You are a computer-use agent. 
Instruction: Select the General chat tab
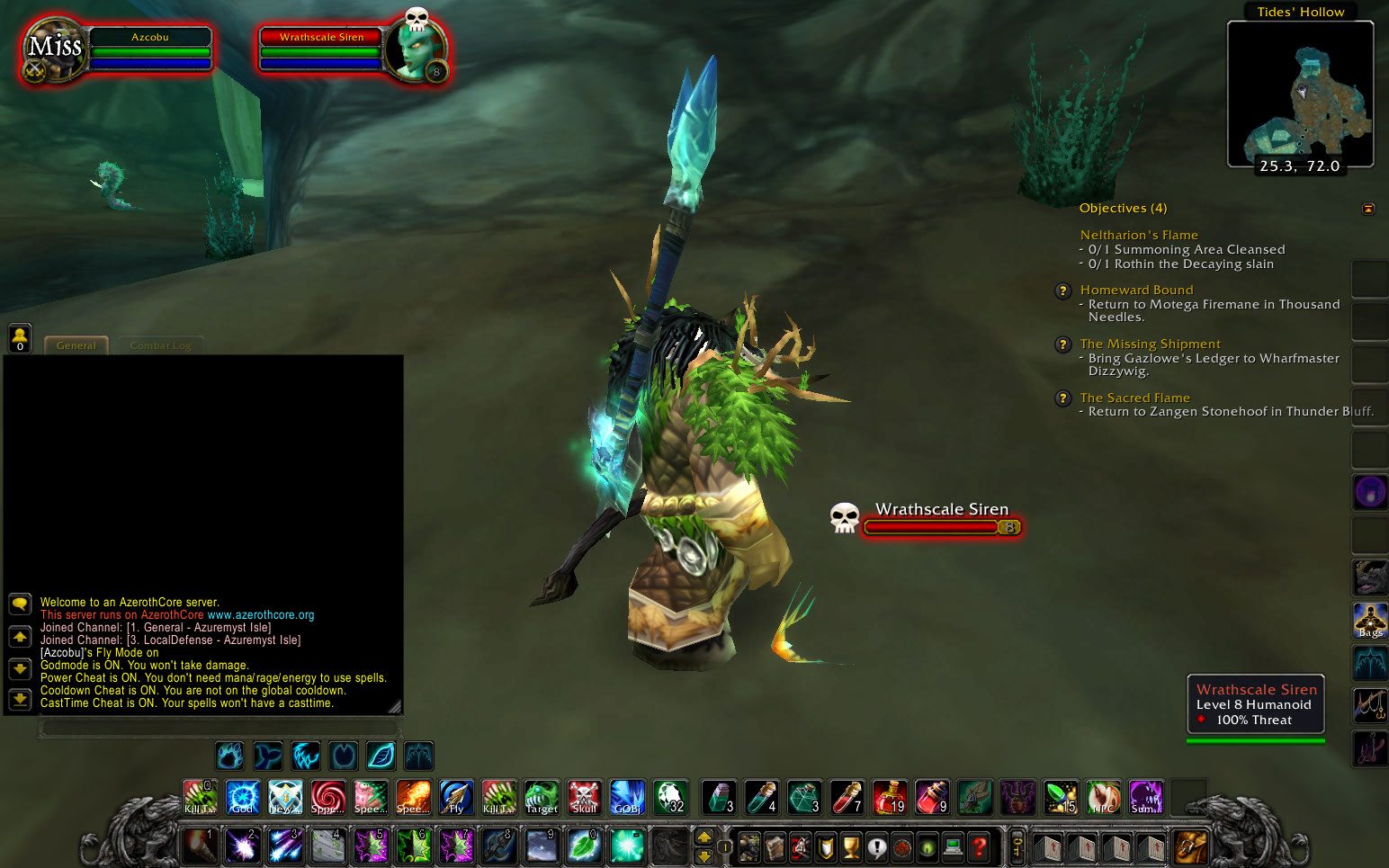(x=76, y=345)
